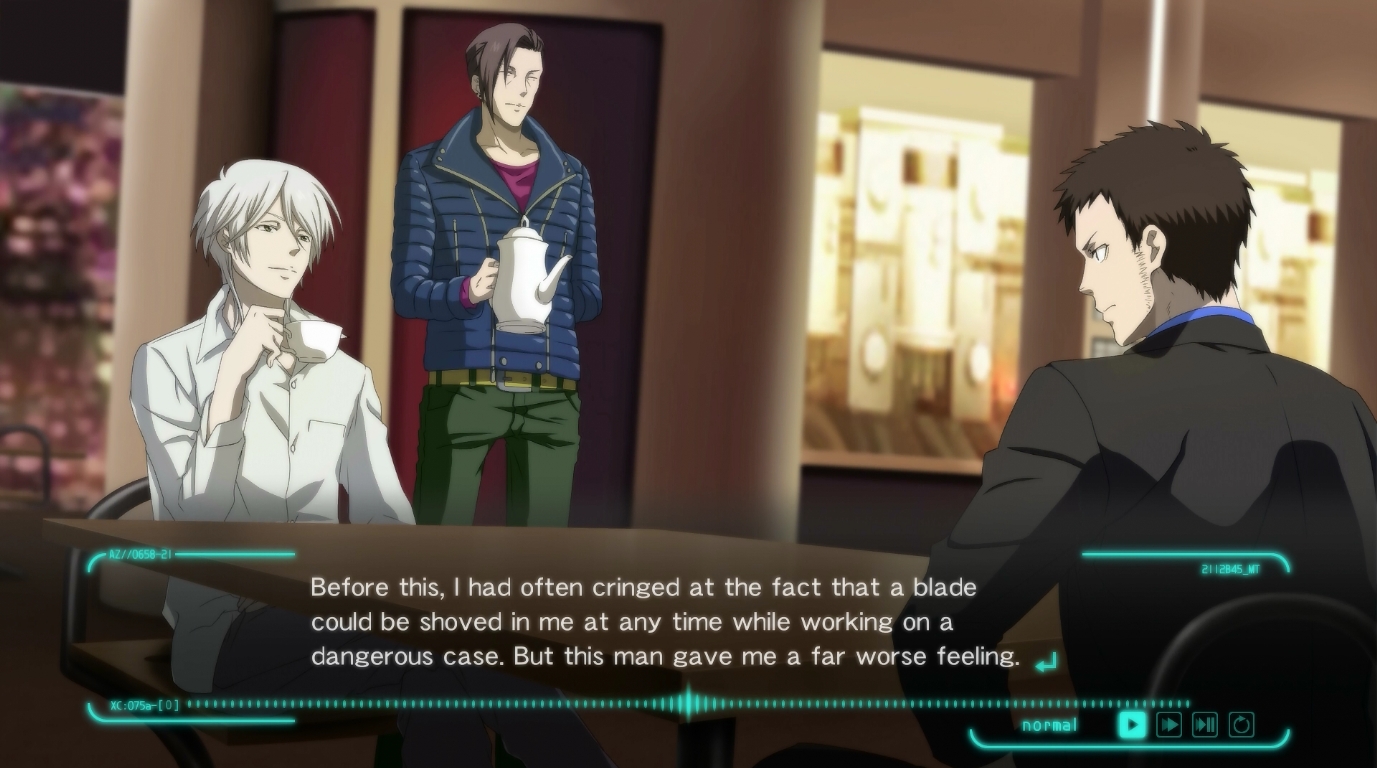Click the glowing playback control panel frame
This screenshot has height=768, width=1377.
coord(1130,743)
